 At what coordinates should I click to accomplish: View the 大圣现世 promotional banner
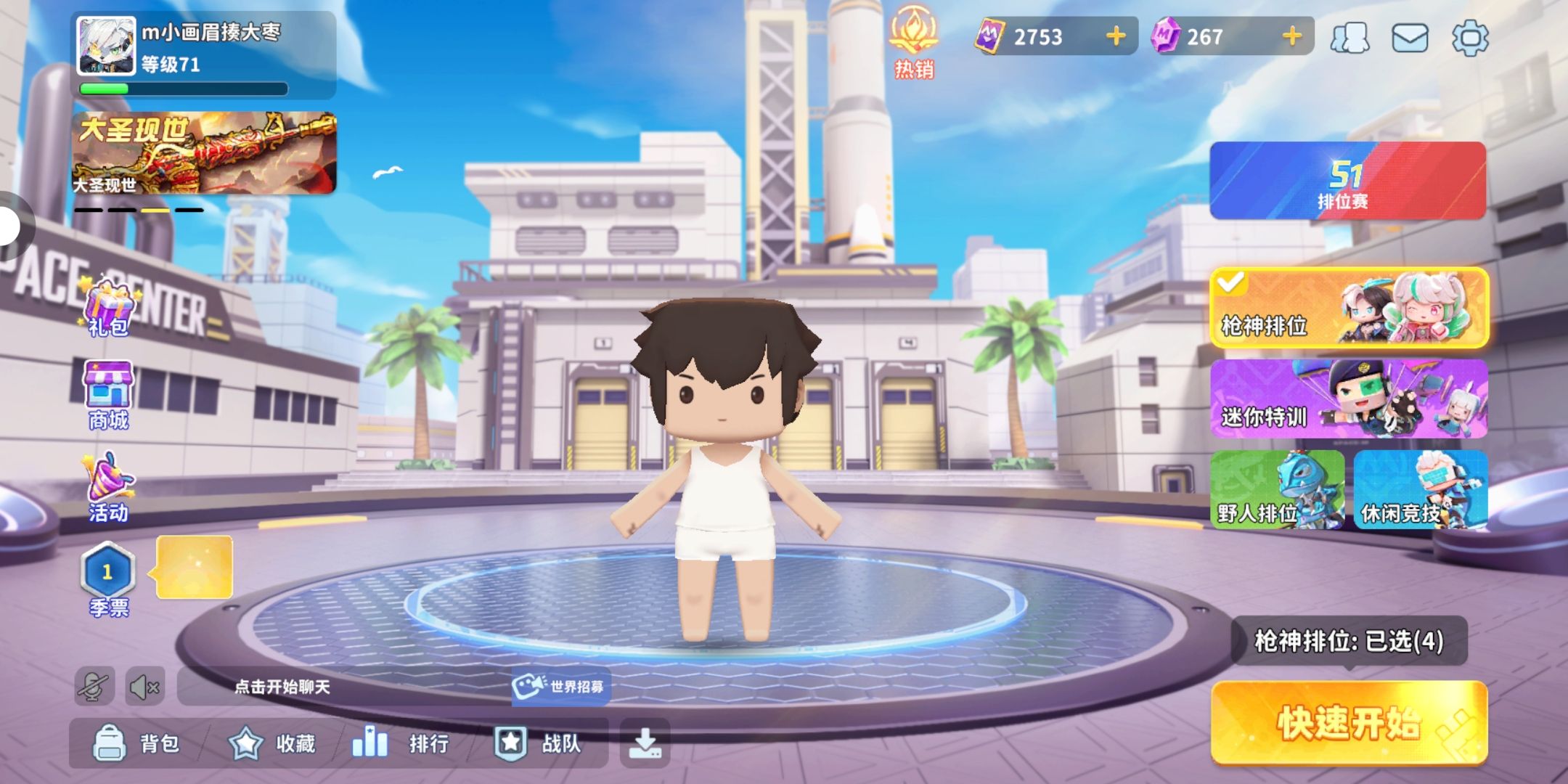204,153
